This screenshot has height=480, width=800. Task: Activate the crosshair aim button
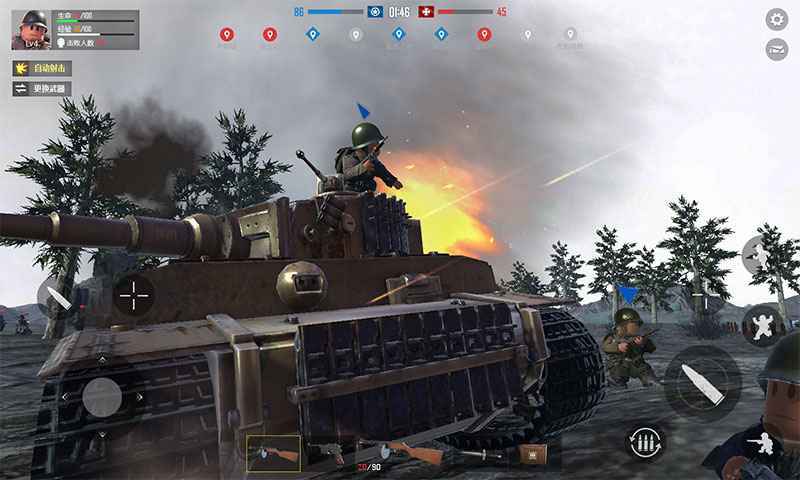click(x=134, y=294)
